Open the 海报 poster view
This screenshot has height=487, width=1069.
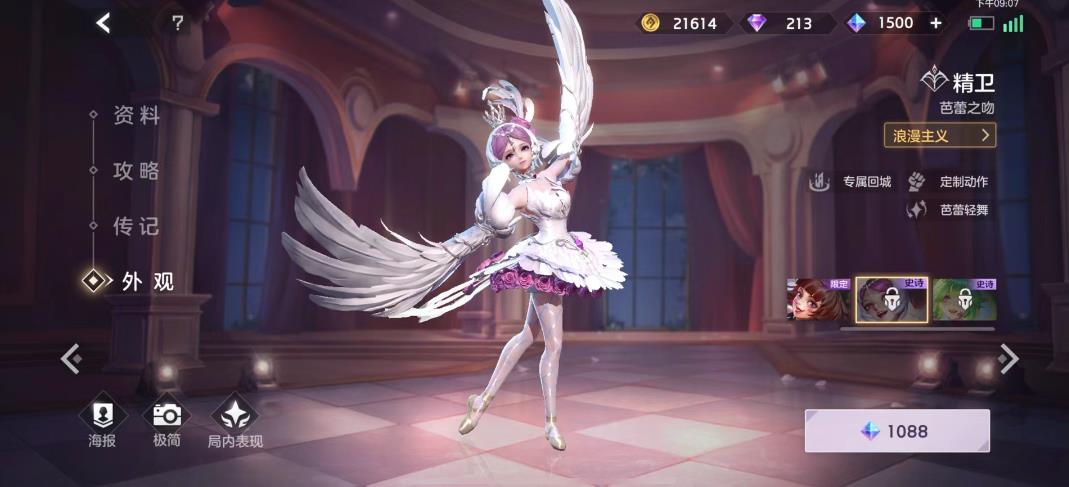tap(102, 424)
